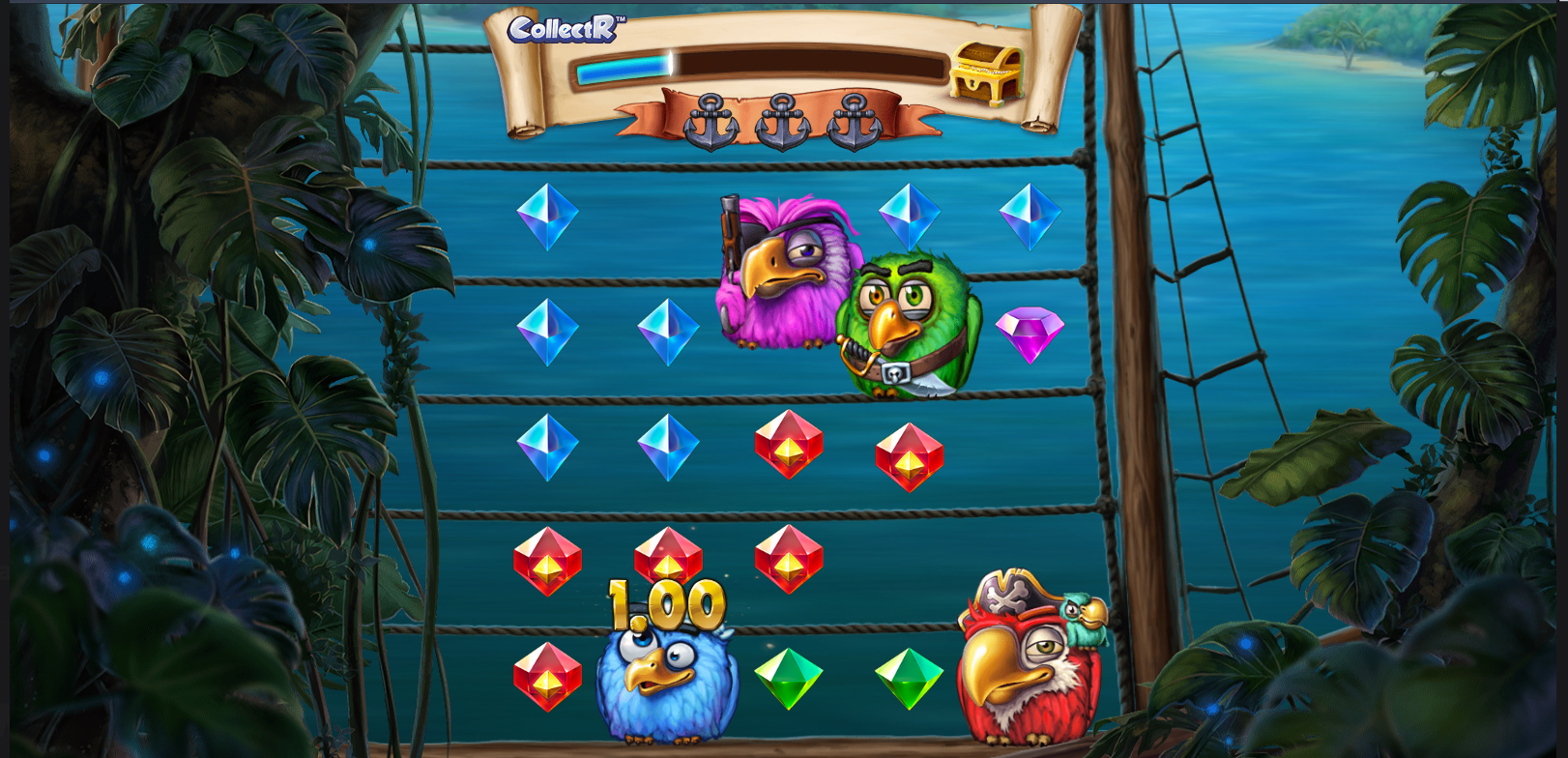Select the blue parrot symbol showing 1.00

pos(665,677)
